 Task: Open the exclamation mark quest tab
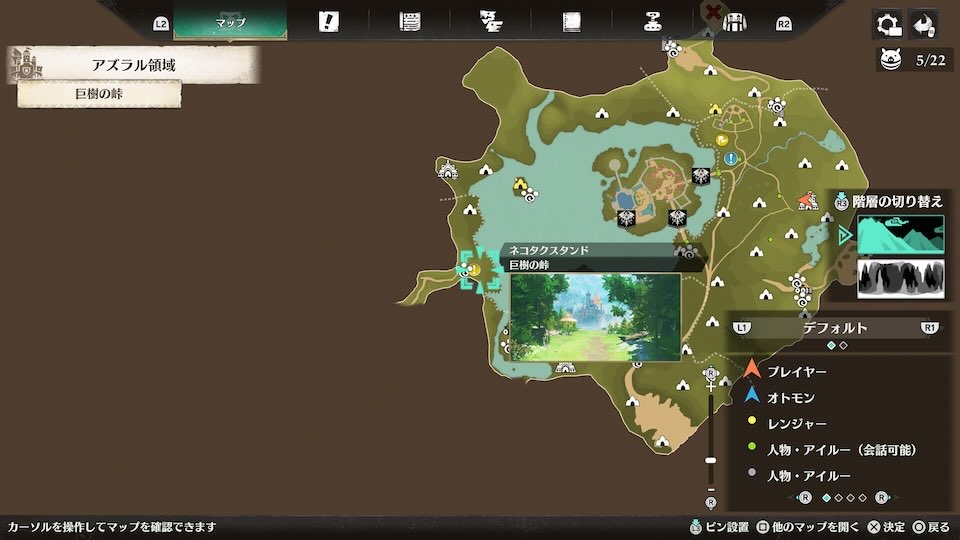pos(328,22)
